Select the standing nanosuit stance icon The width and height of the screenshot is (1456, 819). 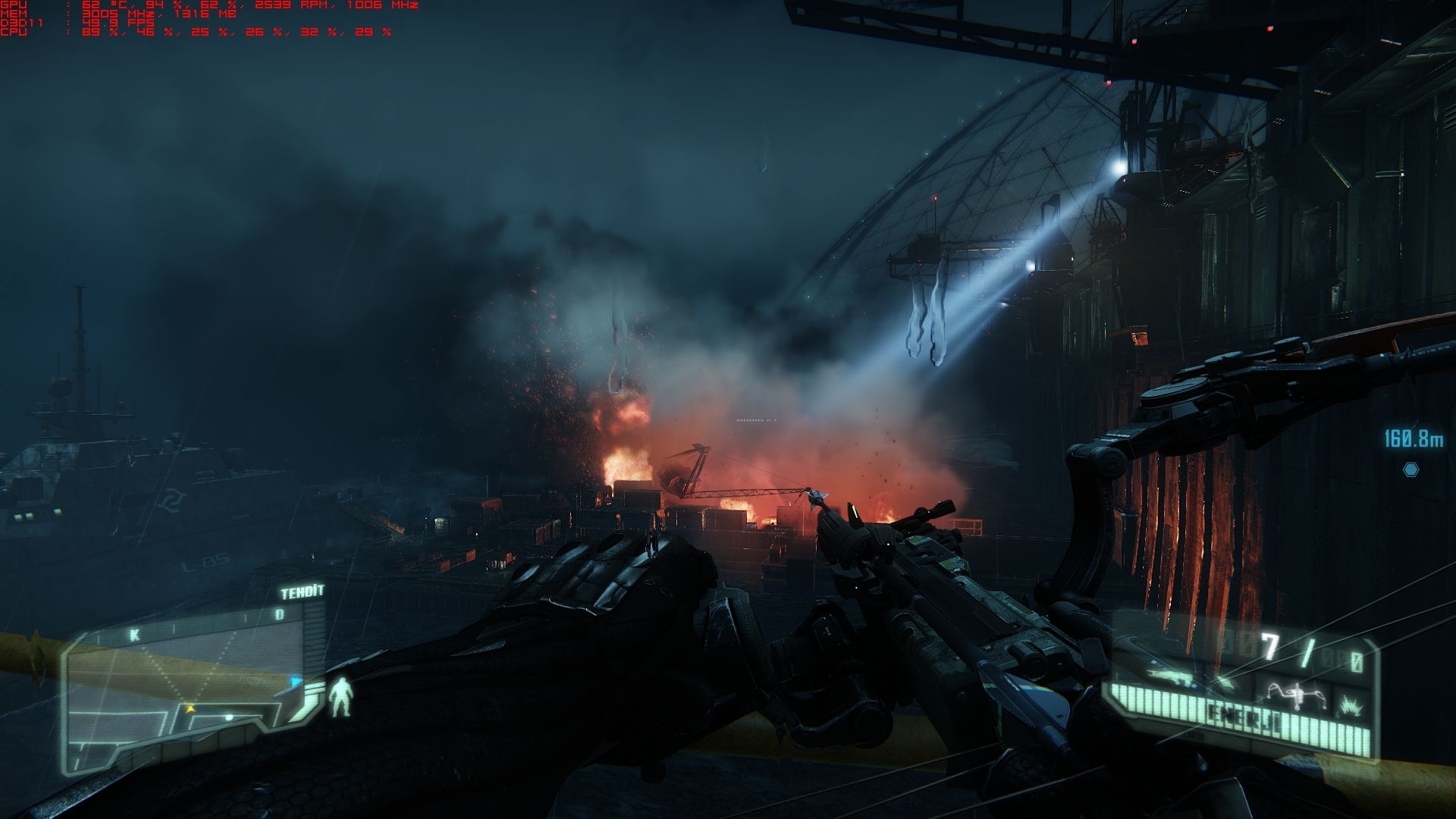tap(340, 698)
